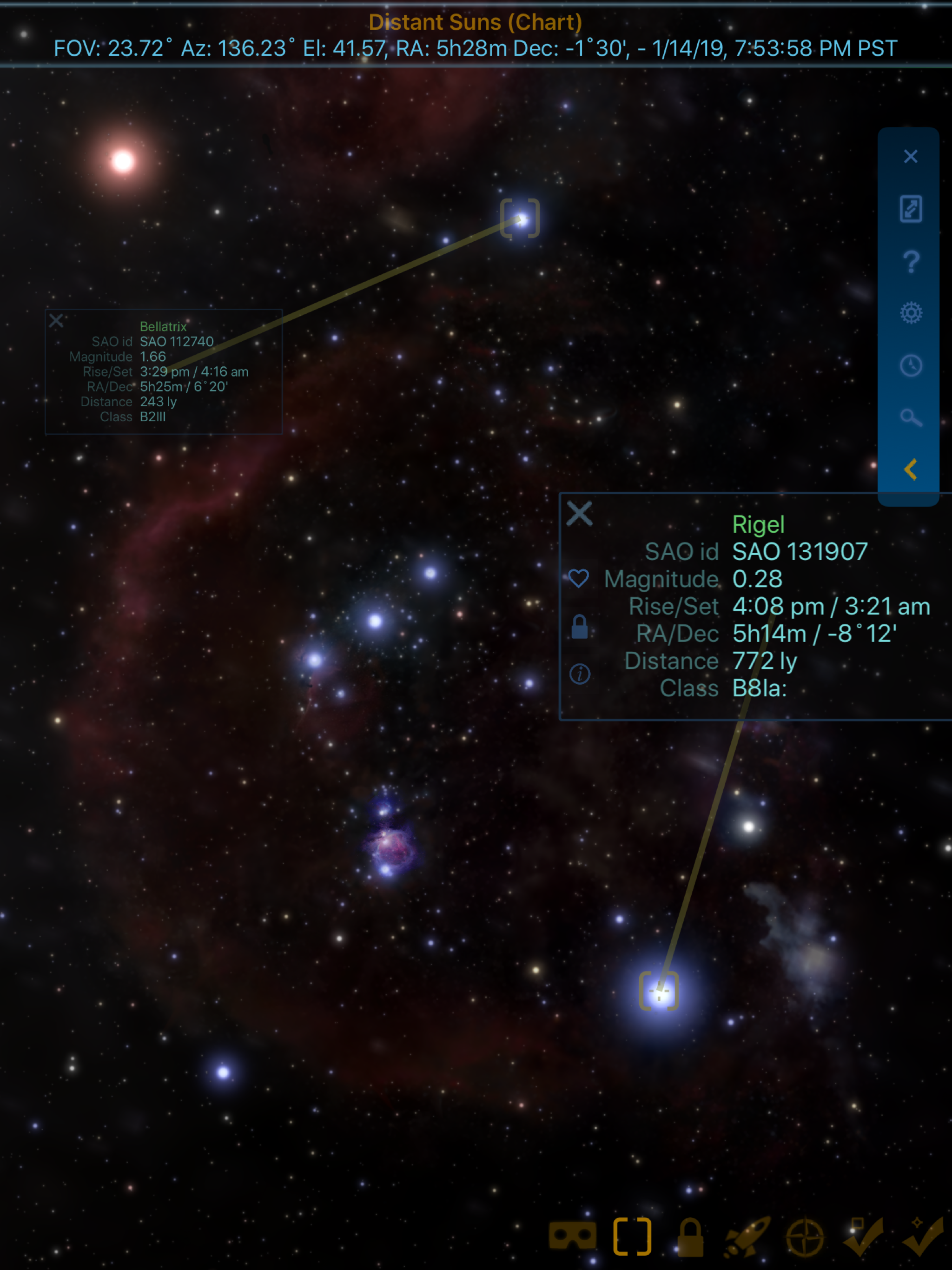The width and height of the screenshot is (952, 1270).
Task: Select the compass crosshair icon
Action: click(x=805, y=1237)
